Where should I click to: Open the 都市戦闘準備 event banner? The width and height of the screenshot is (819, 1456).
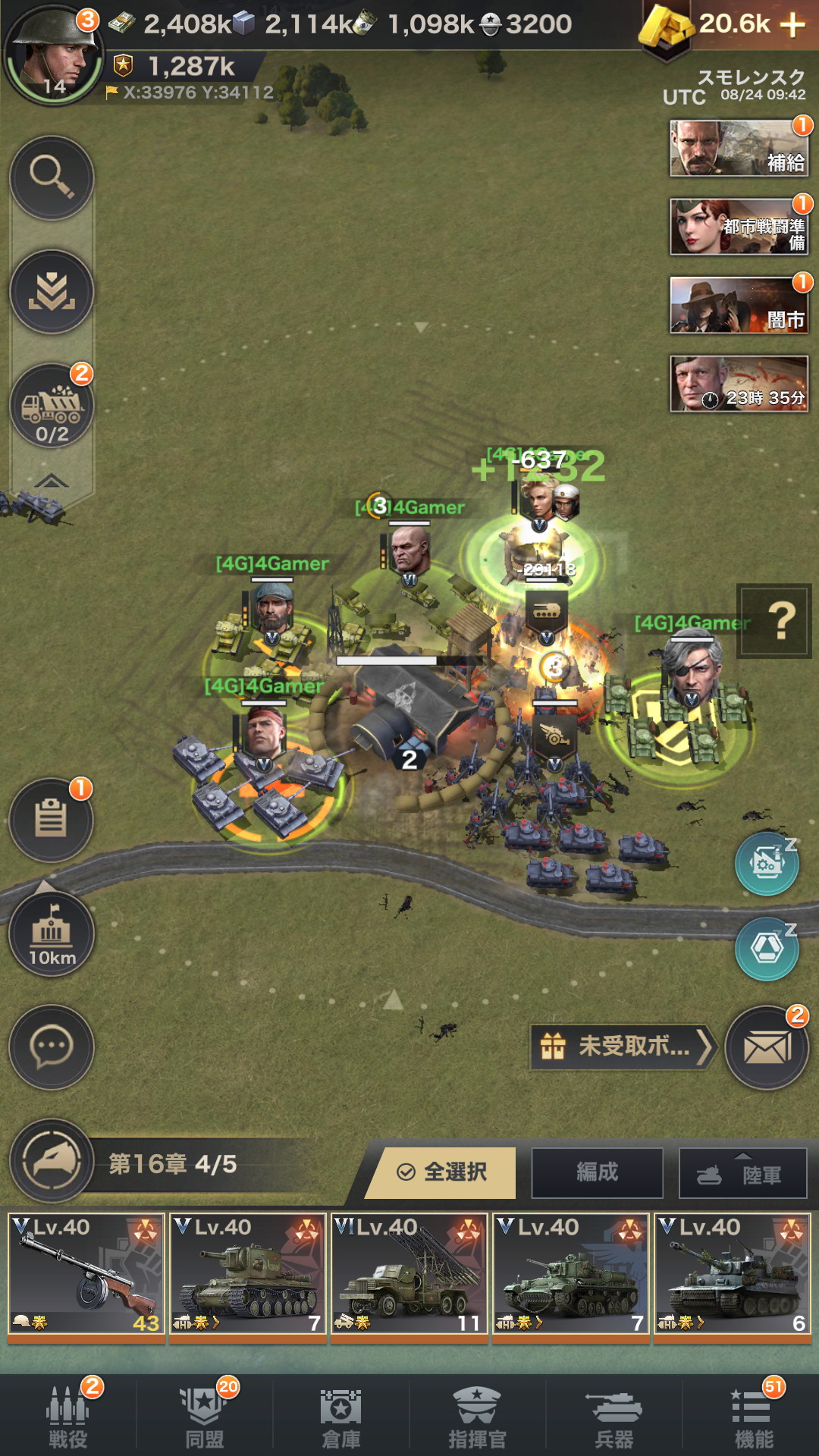click(739, 227)
